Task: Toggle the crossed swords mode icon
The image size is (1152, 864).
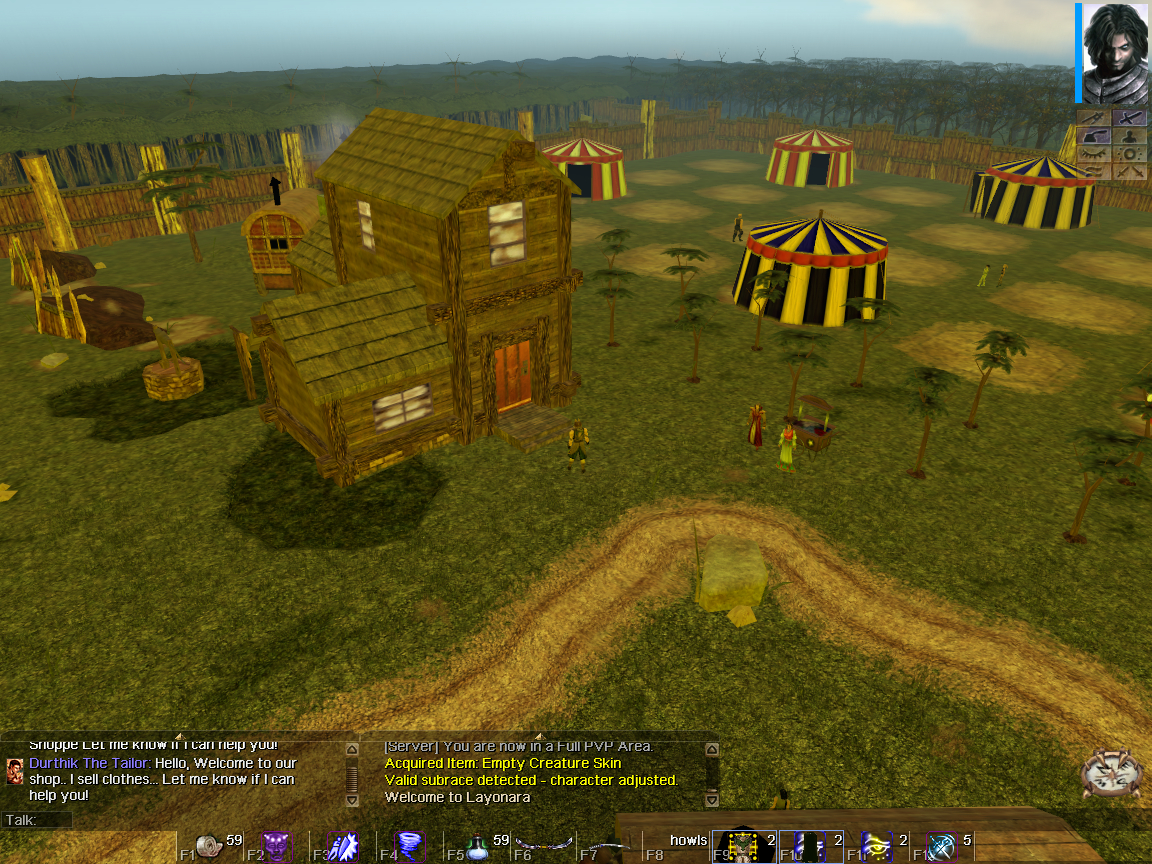Action: pyautogui.click(x=1130, y=171)
